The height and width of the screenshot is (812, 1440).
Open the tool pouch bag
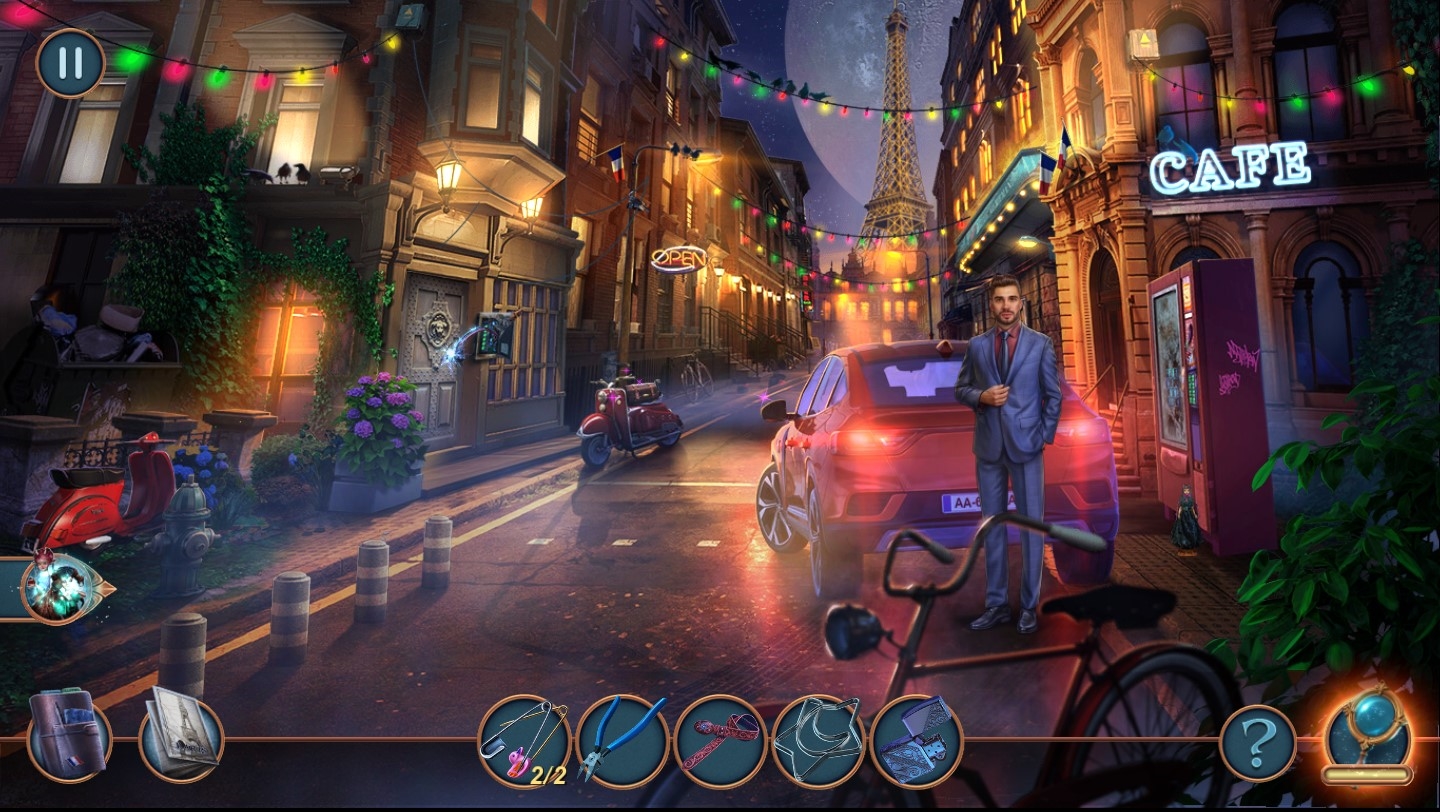click(x=68, y=735)
